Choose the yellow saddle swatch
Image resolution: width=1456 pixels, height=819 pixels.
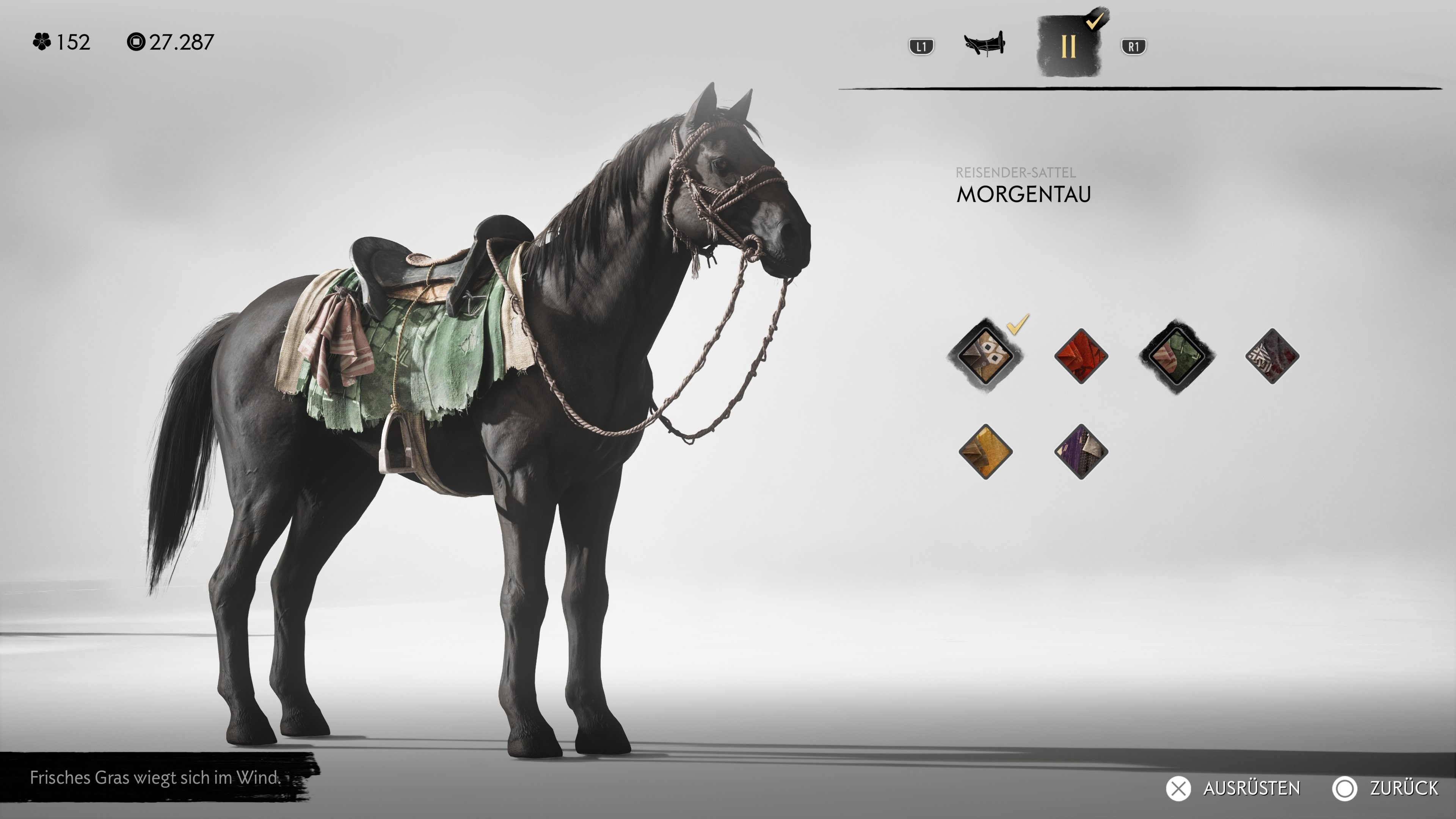pyautogui.click(x=985, y=451)
